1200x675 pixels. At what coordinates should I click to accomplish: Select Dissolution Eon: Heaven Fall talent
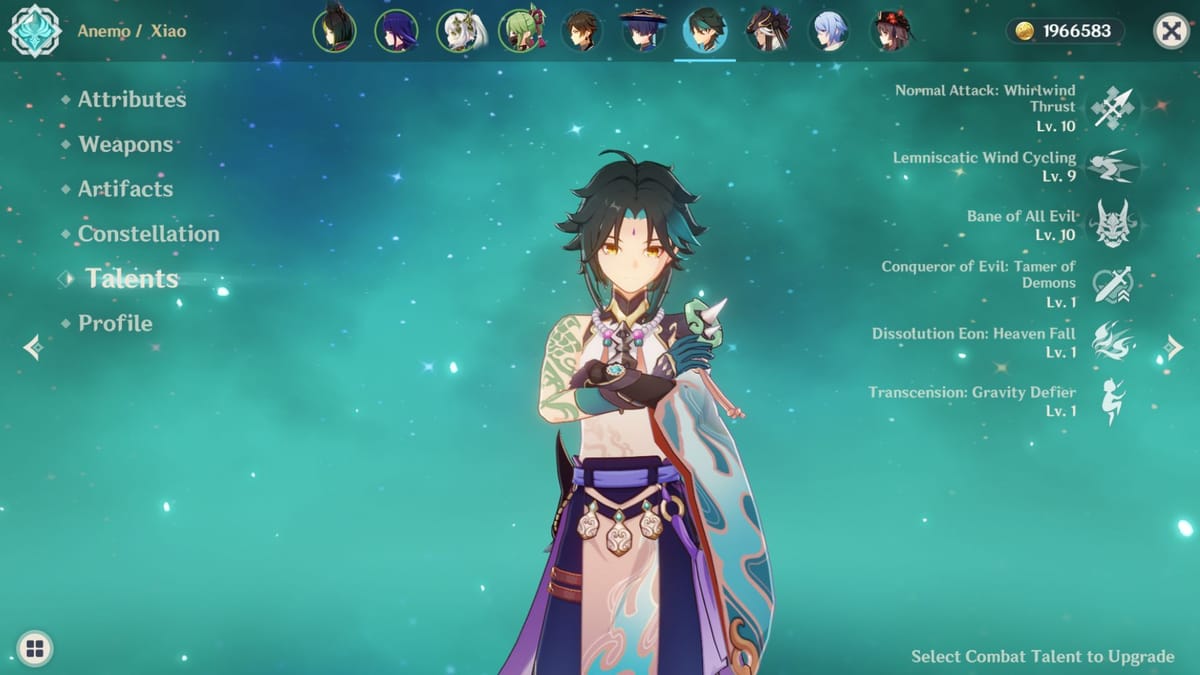(x=1112, y=341)
